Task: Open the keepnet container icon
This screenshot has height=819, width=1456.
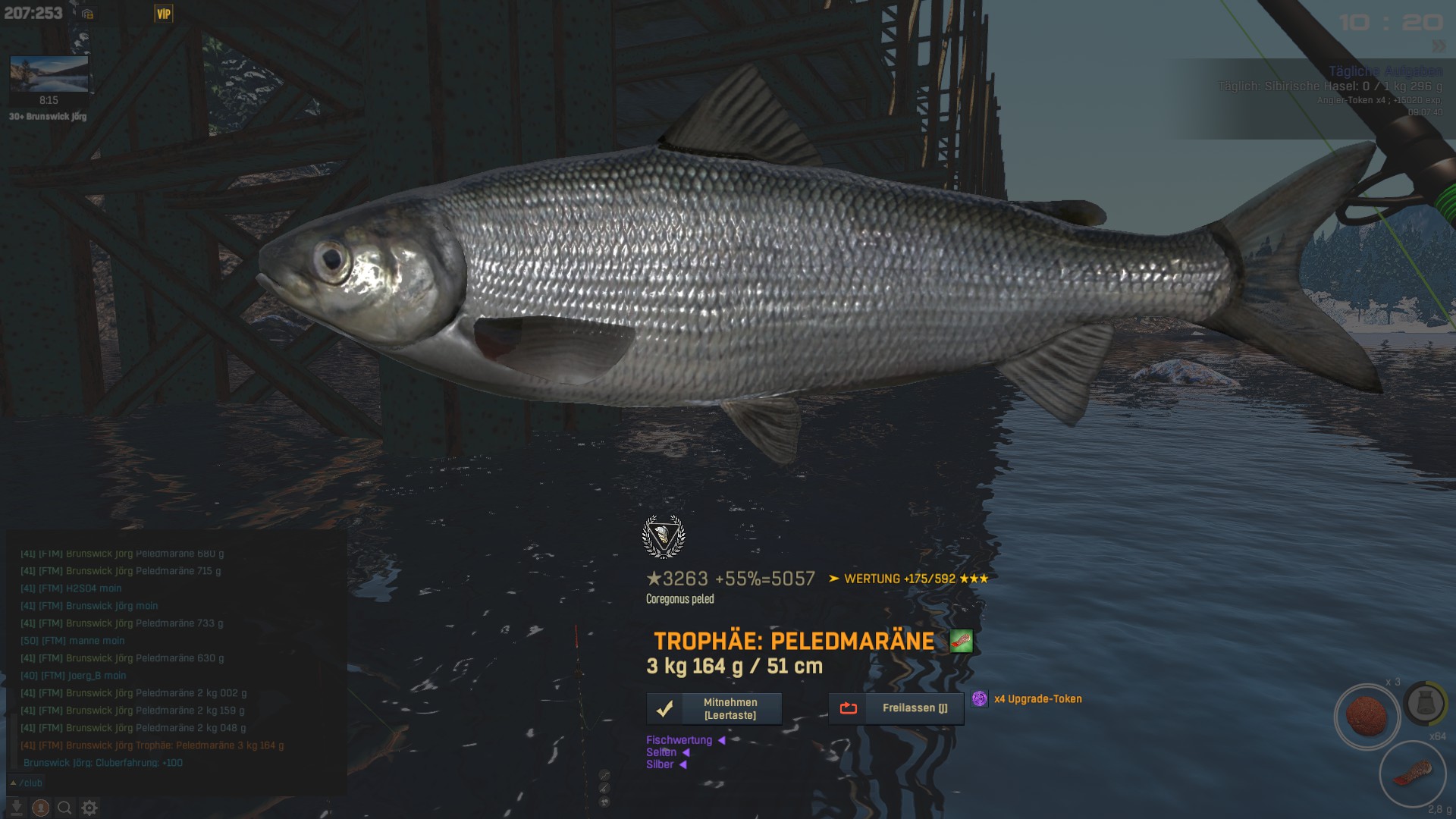Action: coord(1425,703)
